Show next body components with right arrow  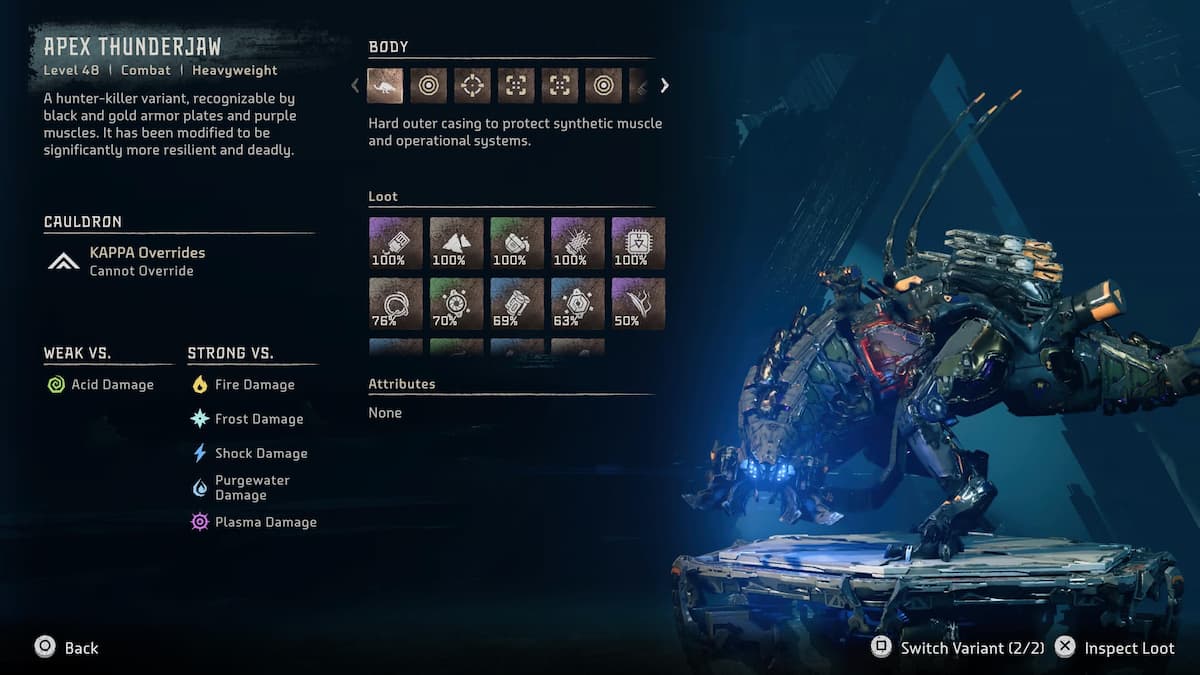[x=664, y=86]
